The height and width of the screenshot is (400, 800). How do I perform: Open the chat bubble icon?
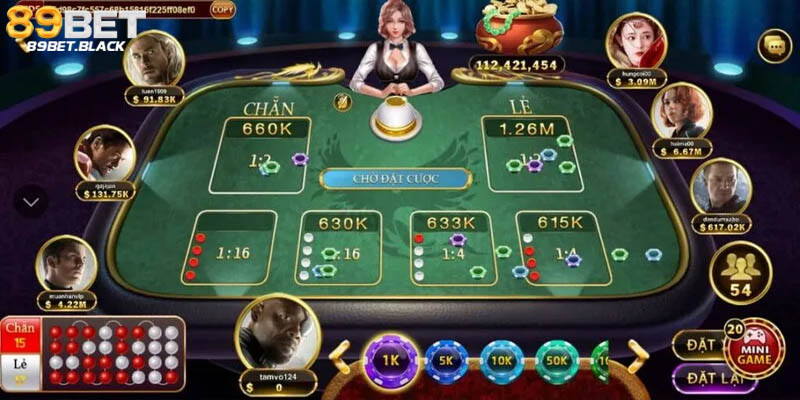click(x=774, y=45)
